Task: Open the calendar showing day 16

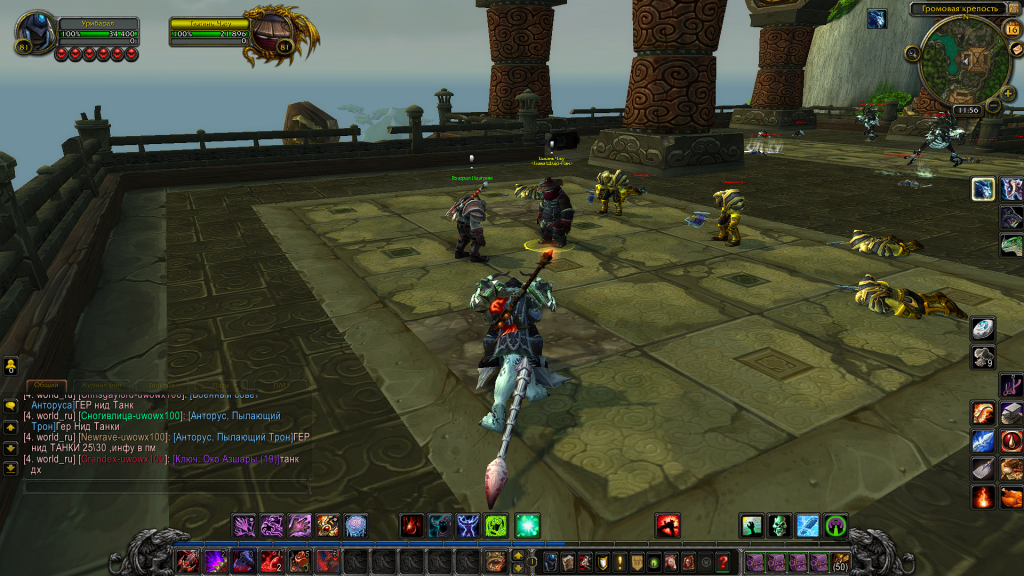Action: coord(1011,31)
